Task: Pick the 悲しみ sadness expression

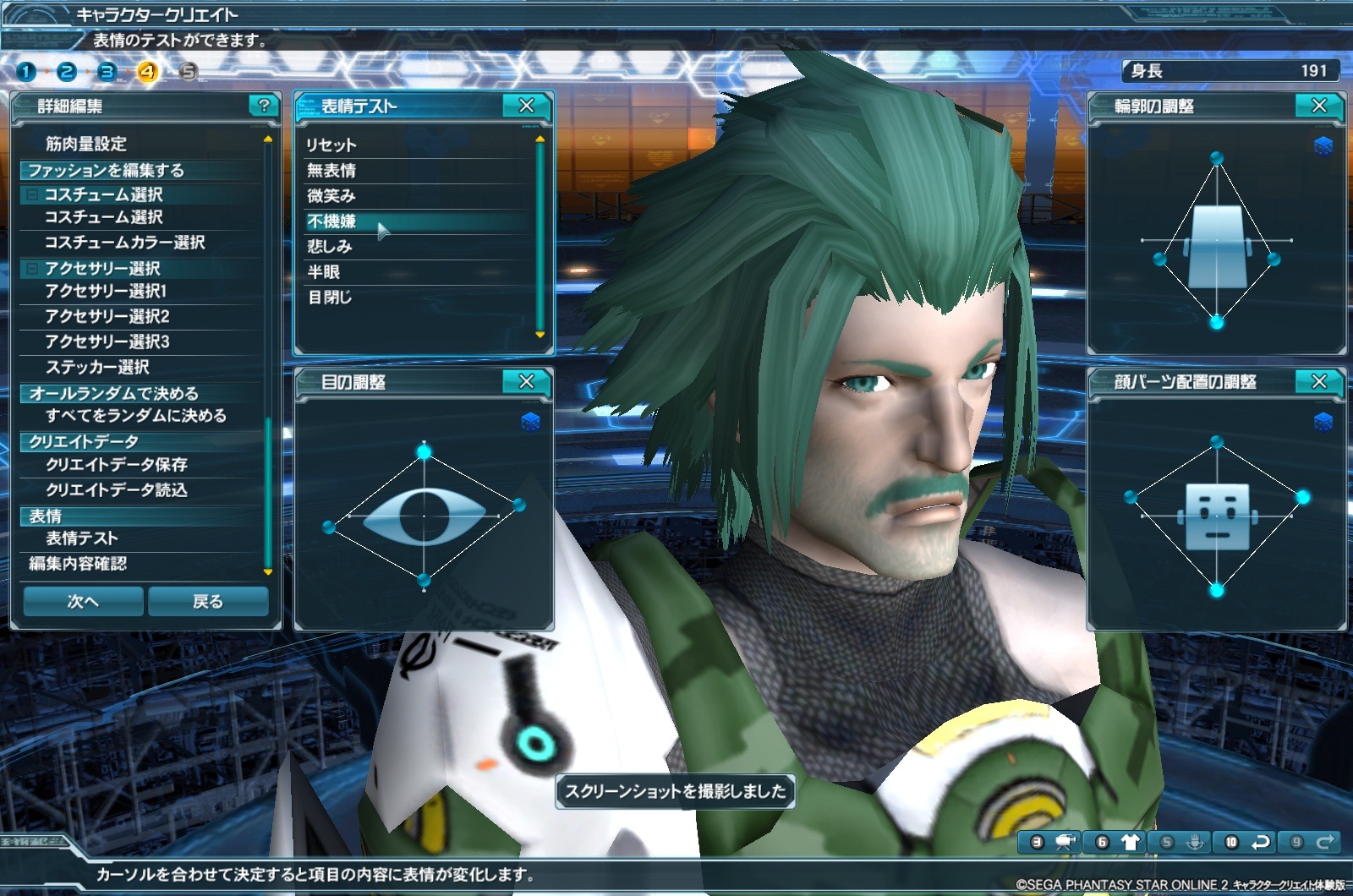Action: click(x=330, y=247)
